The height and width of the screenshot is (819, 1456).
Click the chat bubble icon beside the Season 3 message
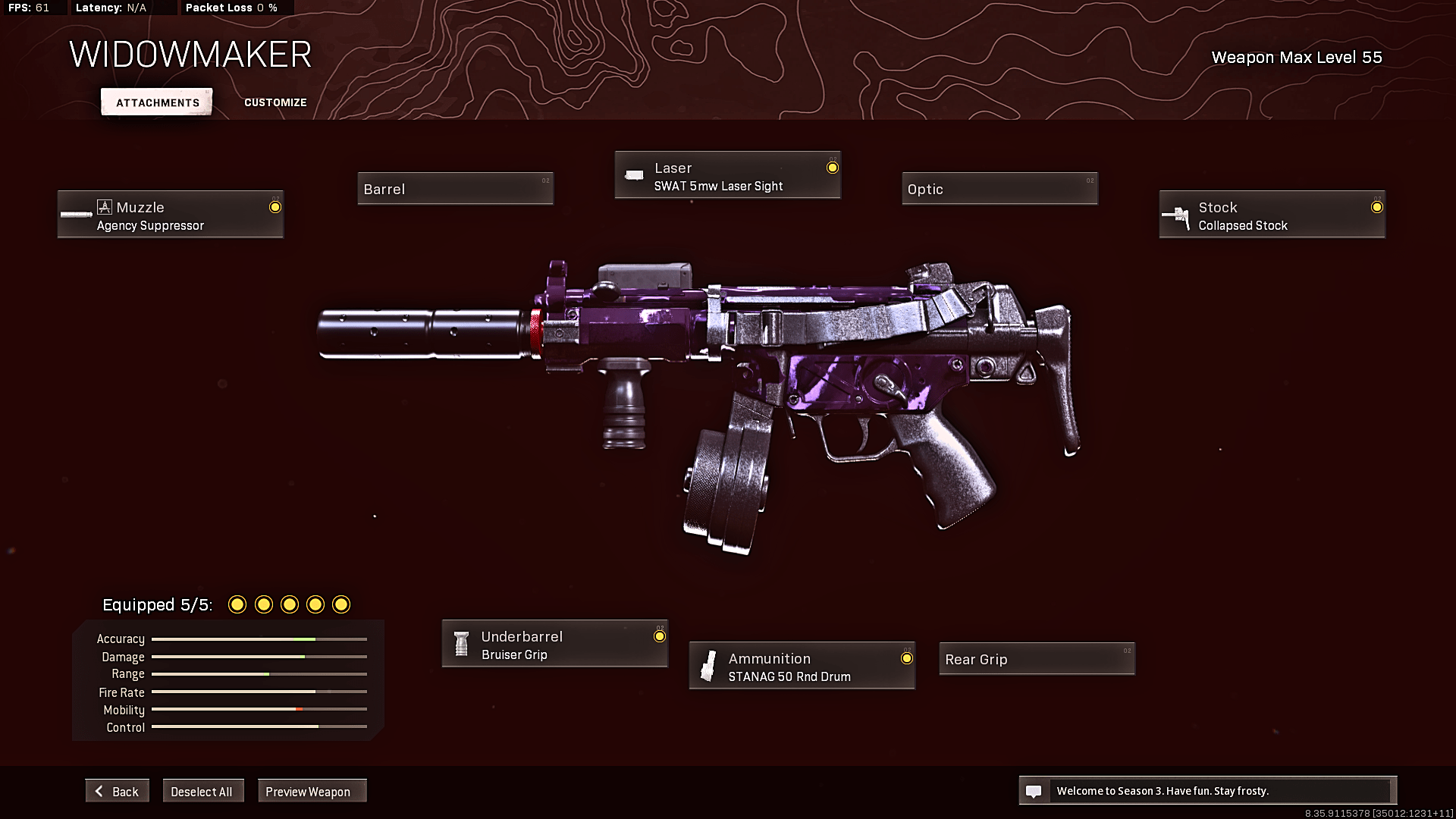[1034, 790]
